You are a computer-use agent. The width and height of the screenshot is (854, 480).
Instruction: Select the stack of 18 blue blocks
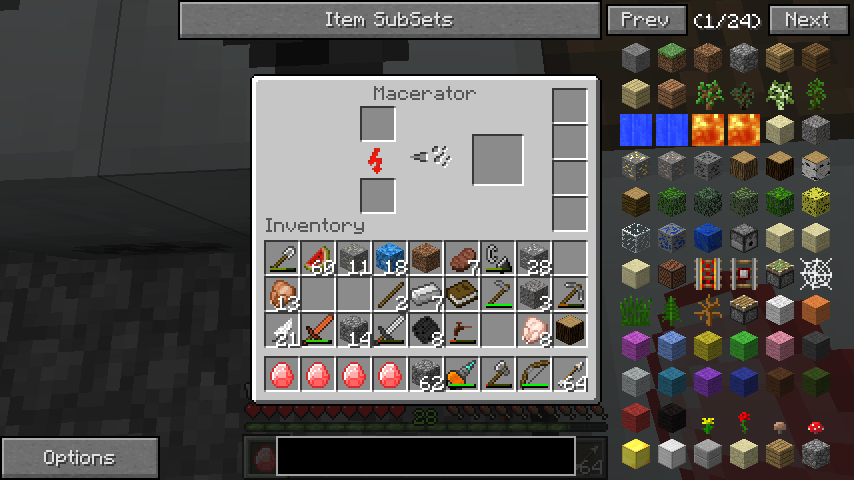[x=390, y=259]
